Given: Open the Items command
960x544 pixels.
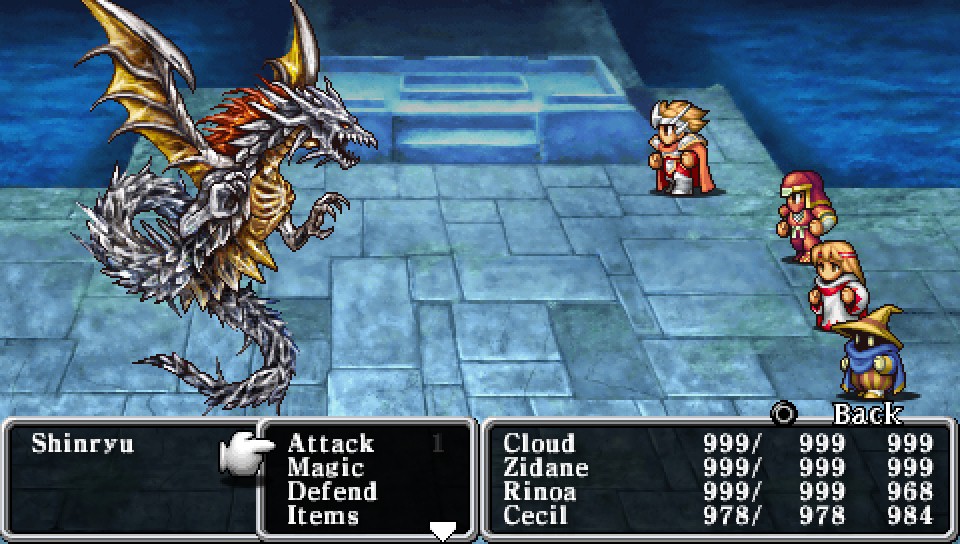Looking at the screenshot, I should coord(322,515).
